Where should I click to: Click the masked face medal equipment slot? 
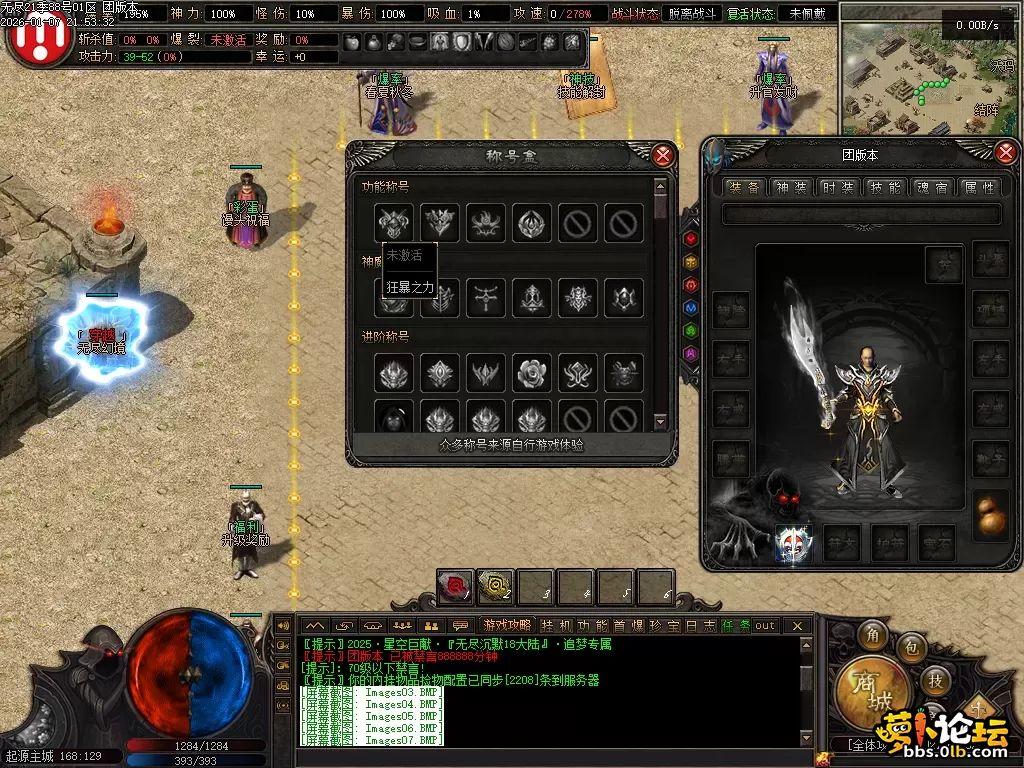793,542
